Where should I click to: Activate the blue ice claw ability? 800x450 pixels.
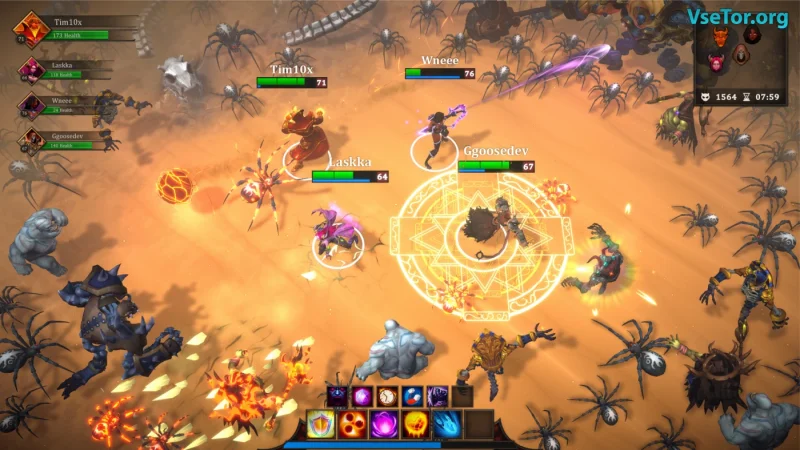[x=447, y=424]
